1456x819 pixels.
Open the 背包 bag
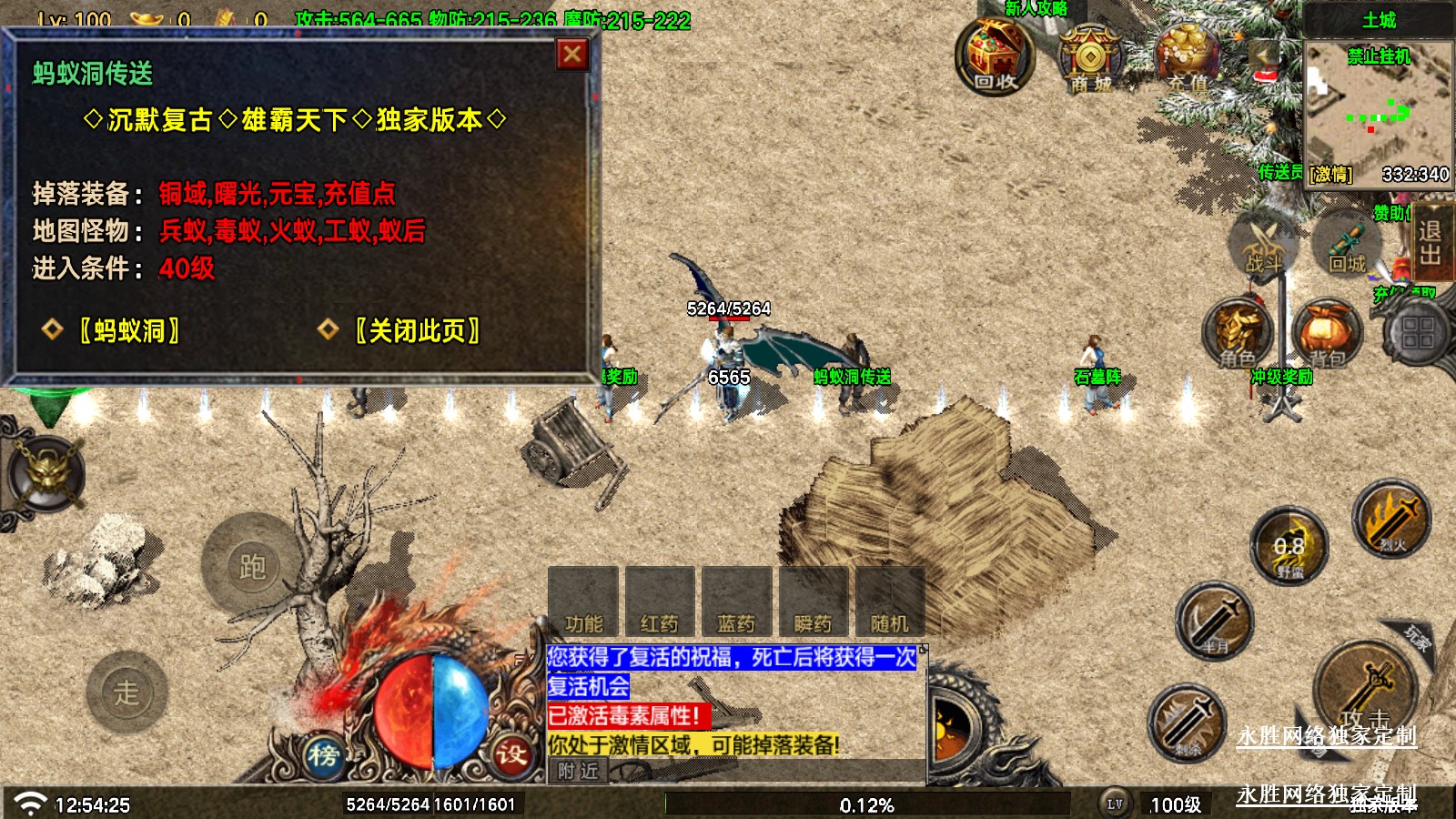click(1326, 334)
